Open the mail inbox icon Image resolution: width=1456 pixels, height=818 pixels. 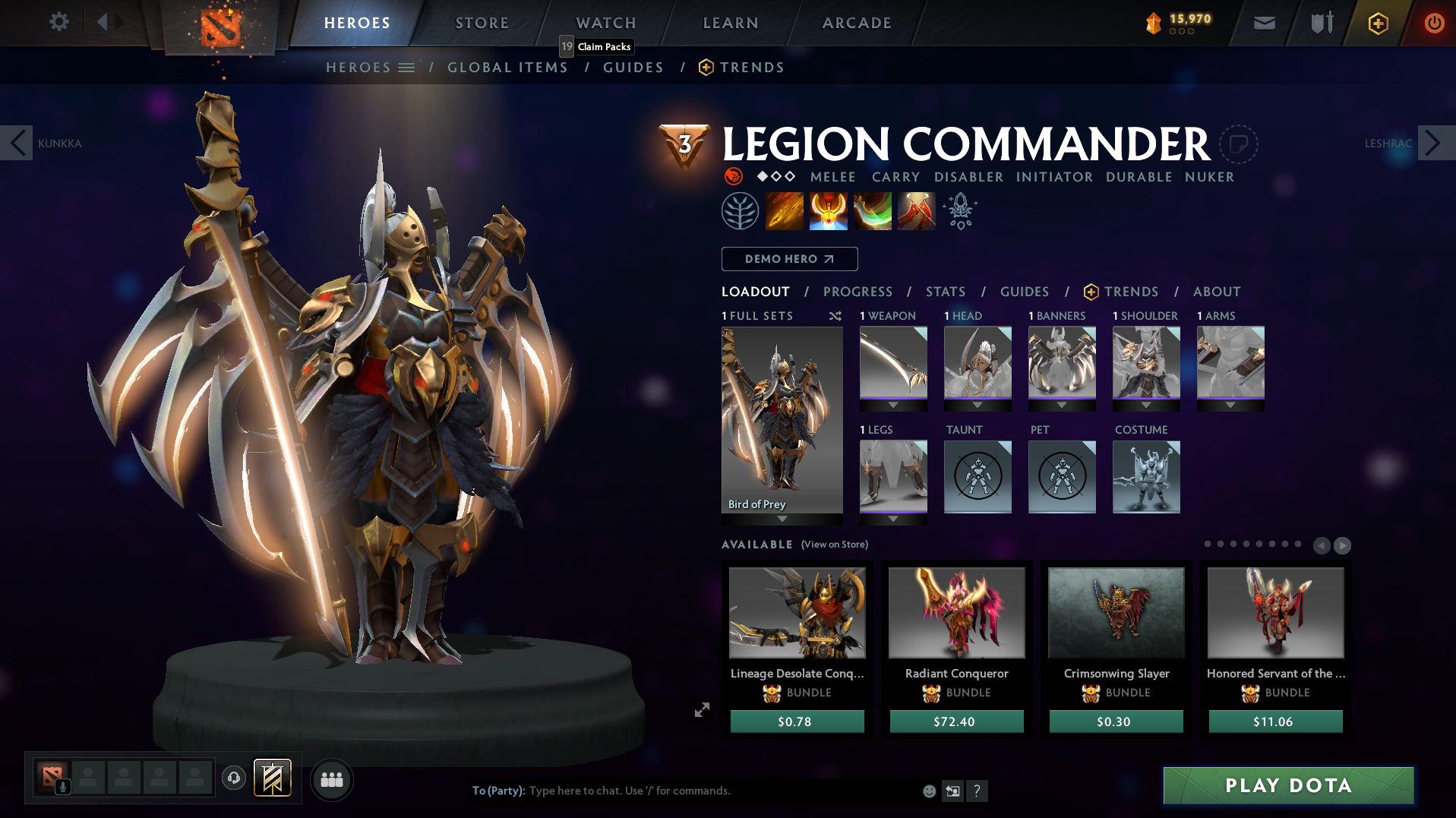(x=1263, y=23)
